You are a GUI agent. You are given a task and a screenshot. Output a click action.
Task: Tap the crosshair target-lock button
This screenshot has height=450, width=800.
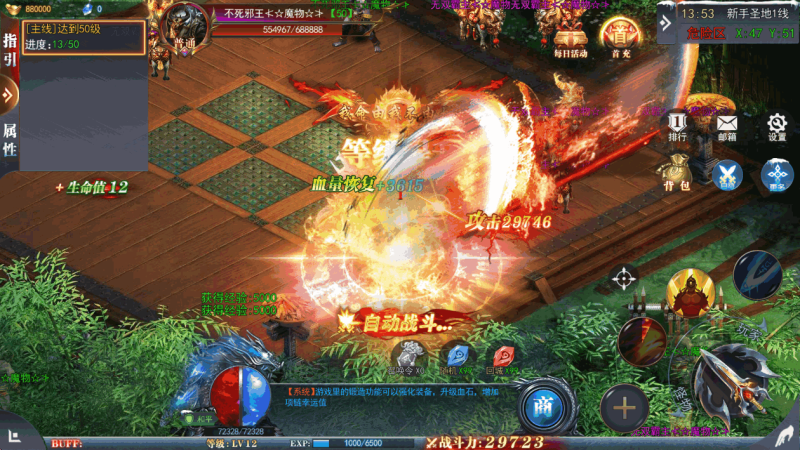[x=625, y=278]
